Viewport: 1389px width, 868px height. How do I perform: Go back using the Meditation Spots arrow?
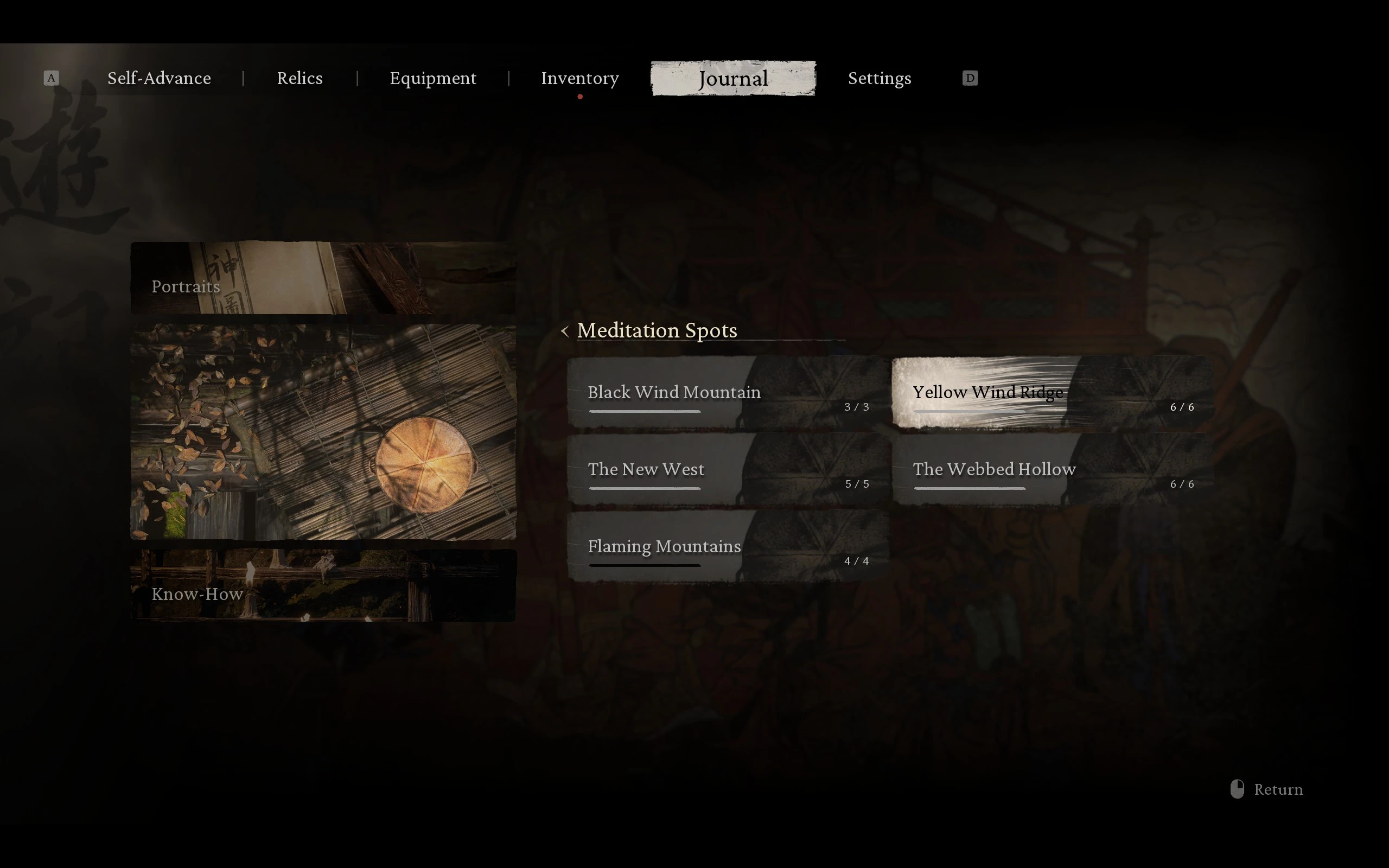coord(565,331)
